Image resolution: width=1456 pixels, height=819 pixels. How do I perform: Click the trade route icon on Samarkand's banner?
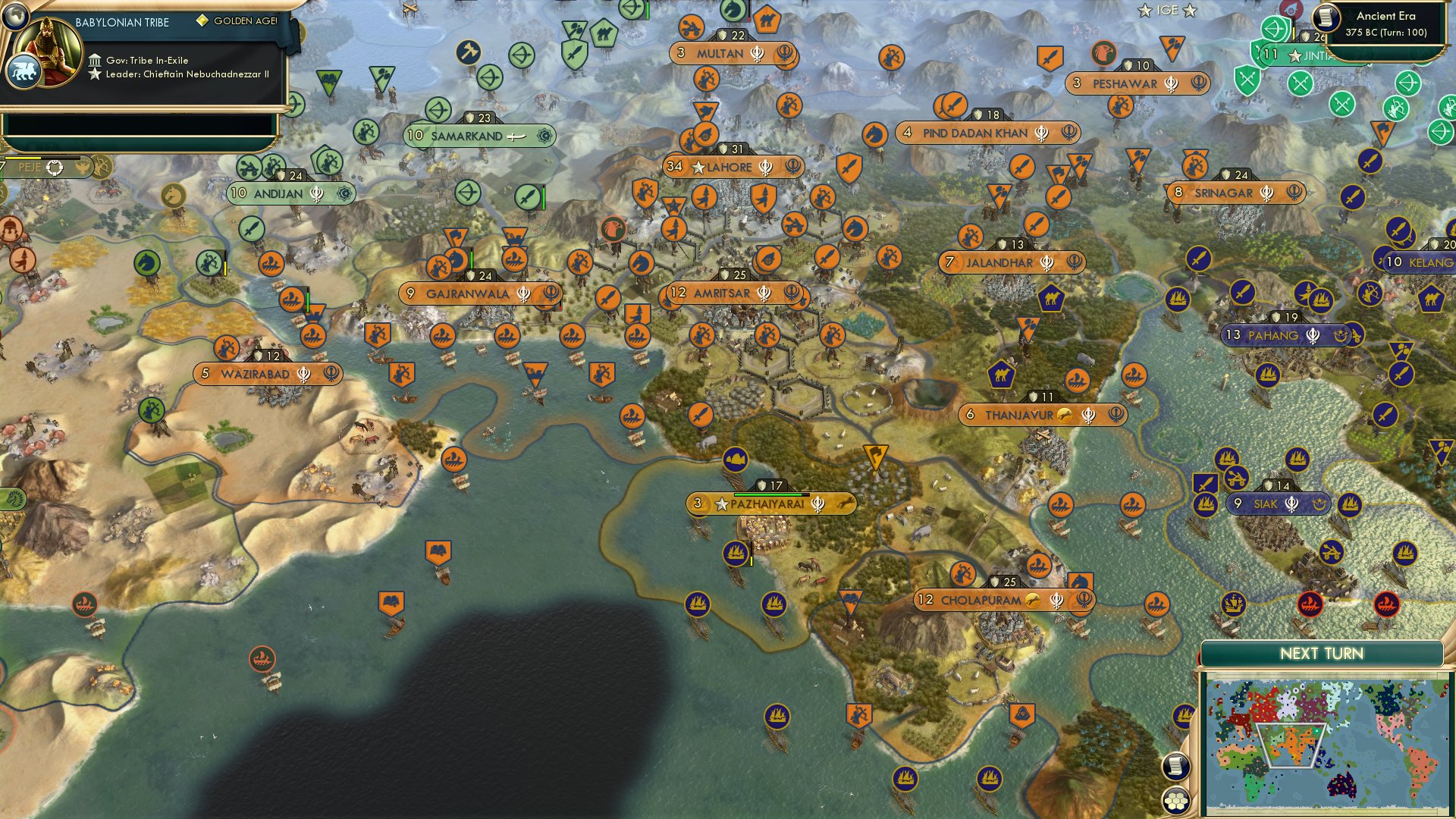(x=543, y=134)
